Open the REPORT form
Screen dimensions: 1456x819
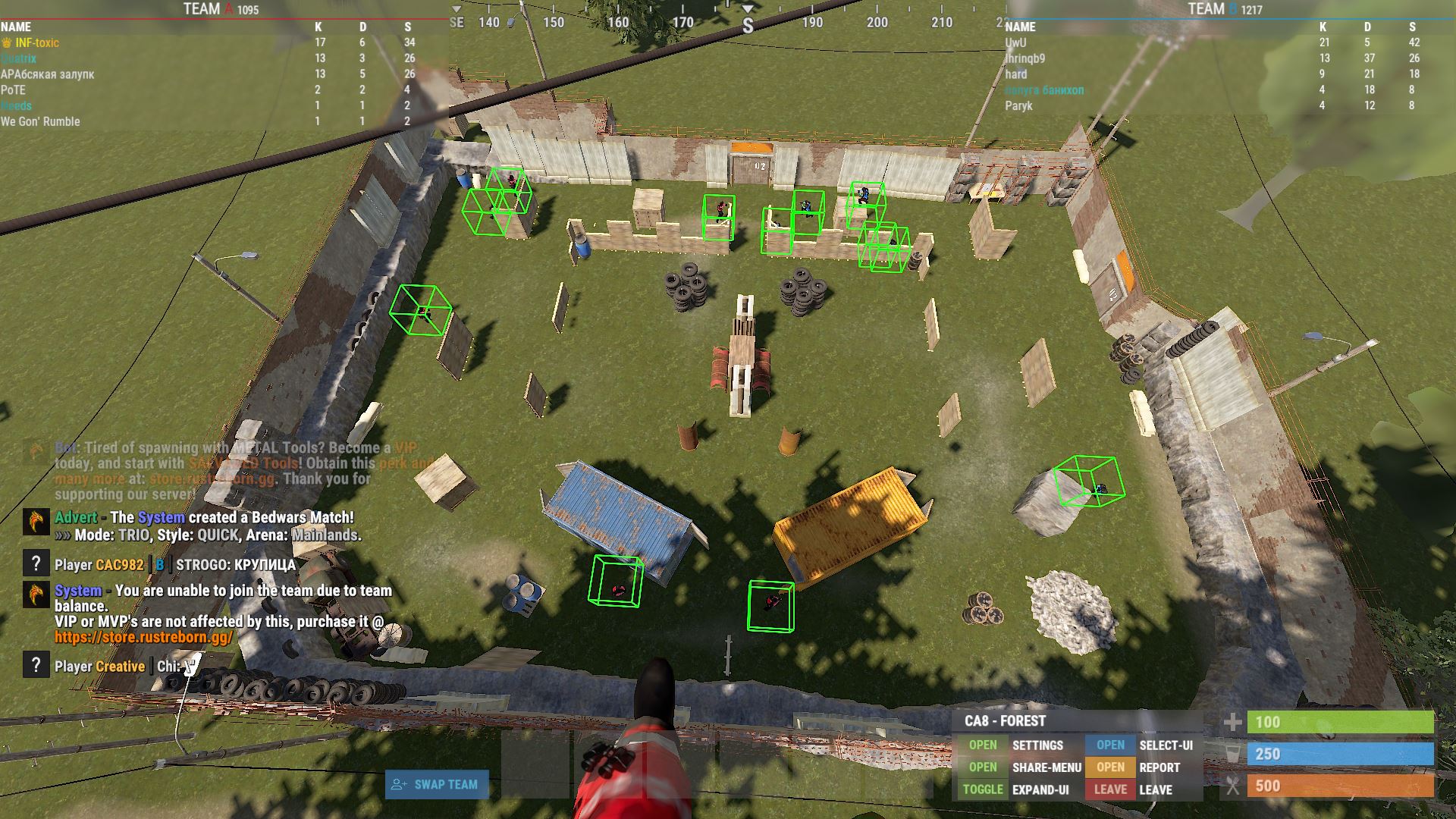tap(1110, 767)
